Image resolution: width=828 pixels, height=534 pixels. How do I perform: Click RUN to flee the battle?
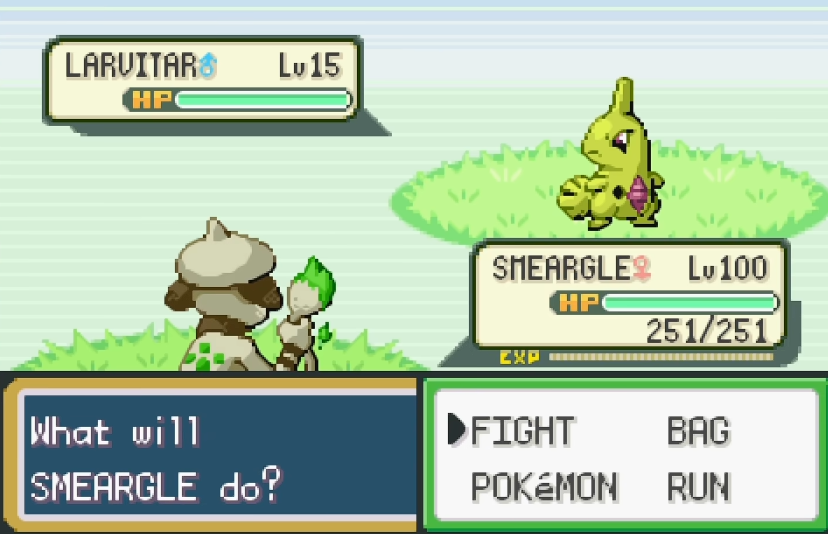(698, 487)
